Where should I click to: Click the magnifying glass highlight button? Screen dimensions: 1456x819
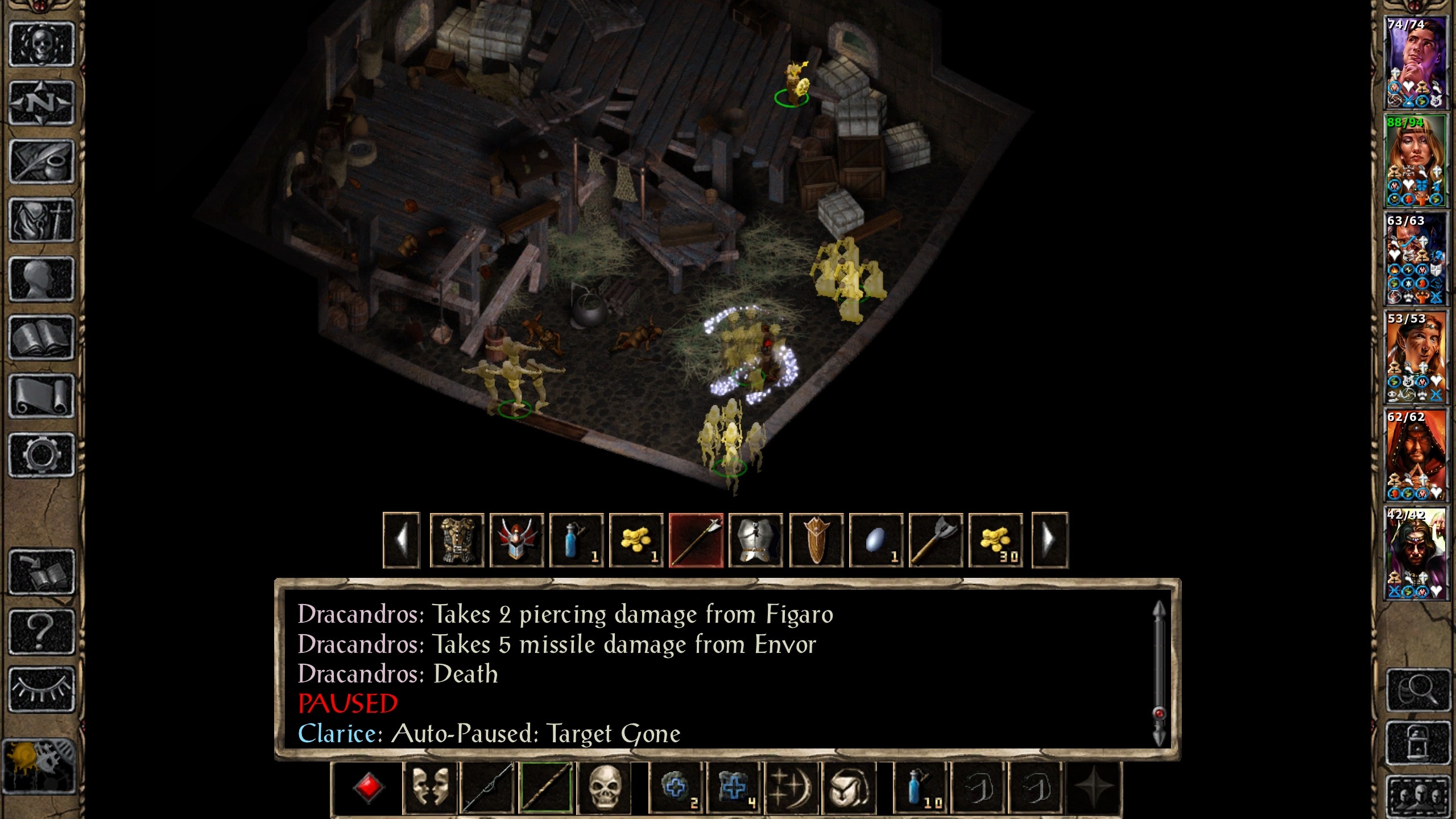(1418, 690)
